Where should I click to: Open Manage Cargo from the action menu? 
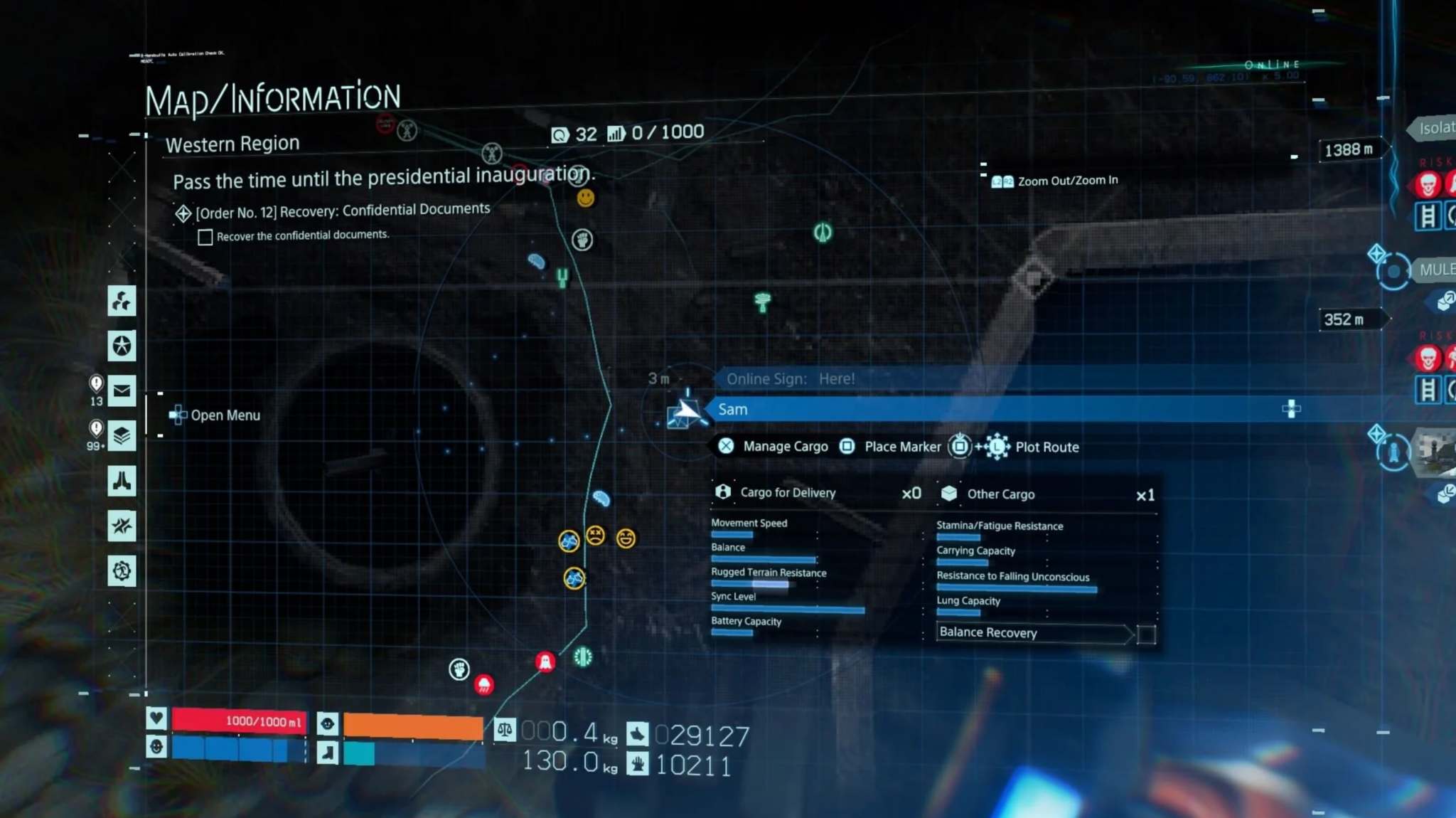tap(773, 446)
